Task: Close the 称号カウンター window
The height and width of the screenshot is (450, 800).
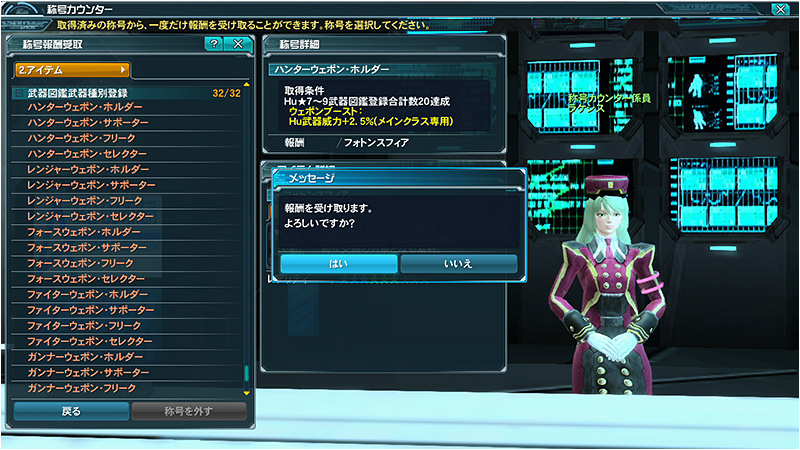Action: point(780,10)
